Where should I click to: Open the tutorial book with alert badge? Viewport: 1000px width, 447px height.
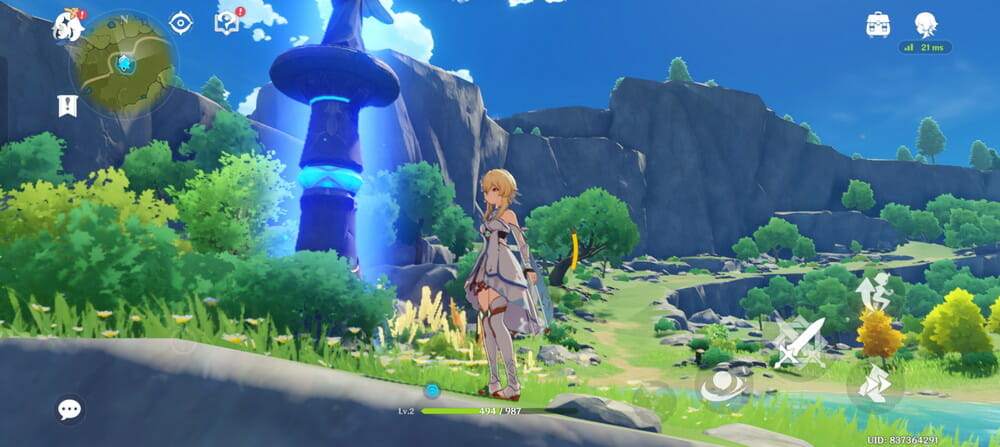[x=227, y=22]
